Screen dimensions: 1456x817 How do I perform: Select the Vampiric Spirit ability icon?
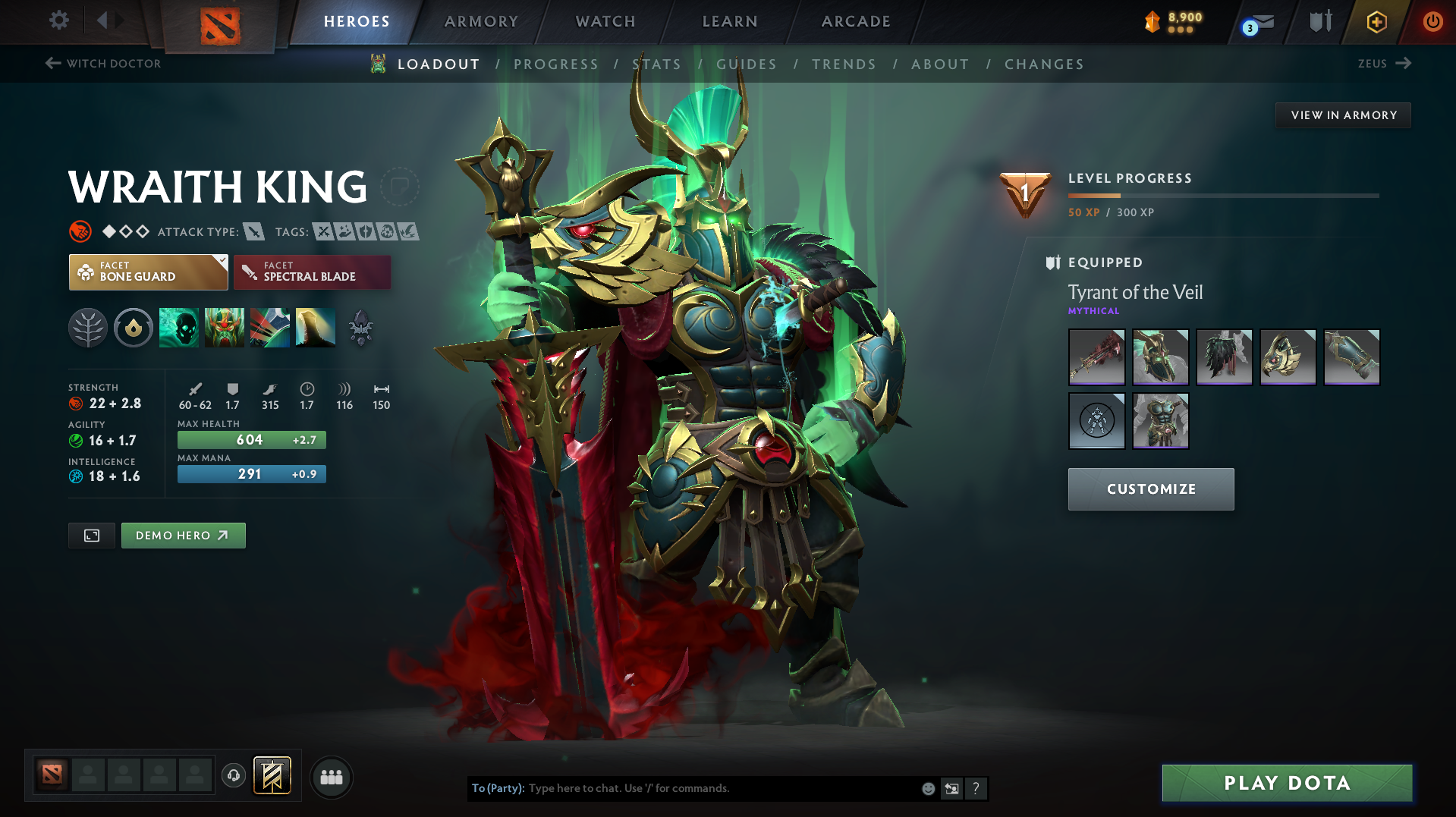(x=225, y=328)
